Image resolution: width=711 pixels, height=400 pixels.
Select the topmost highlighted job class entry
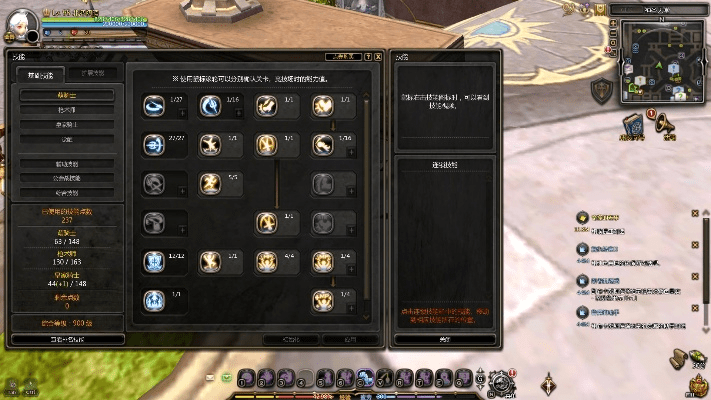[67, 94]
